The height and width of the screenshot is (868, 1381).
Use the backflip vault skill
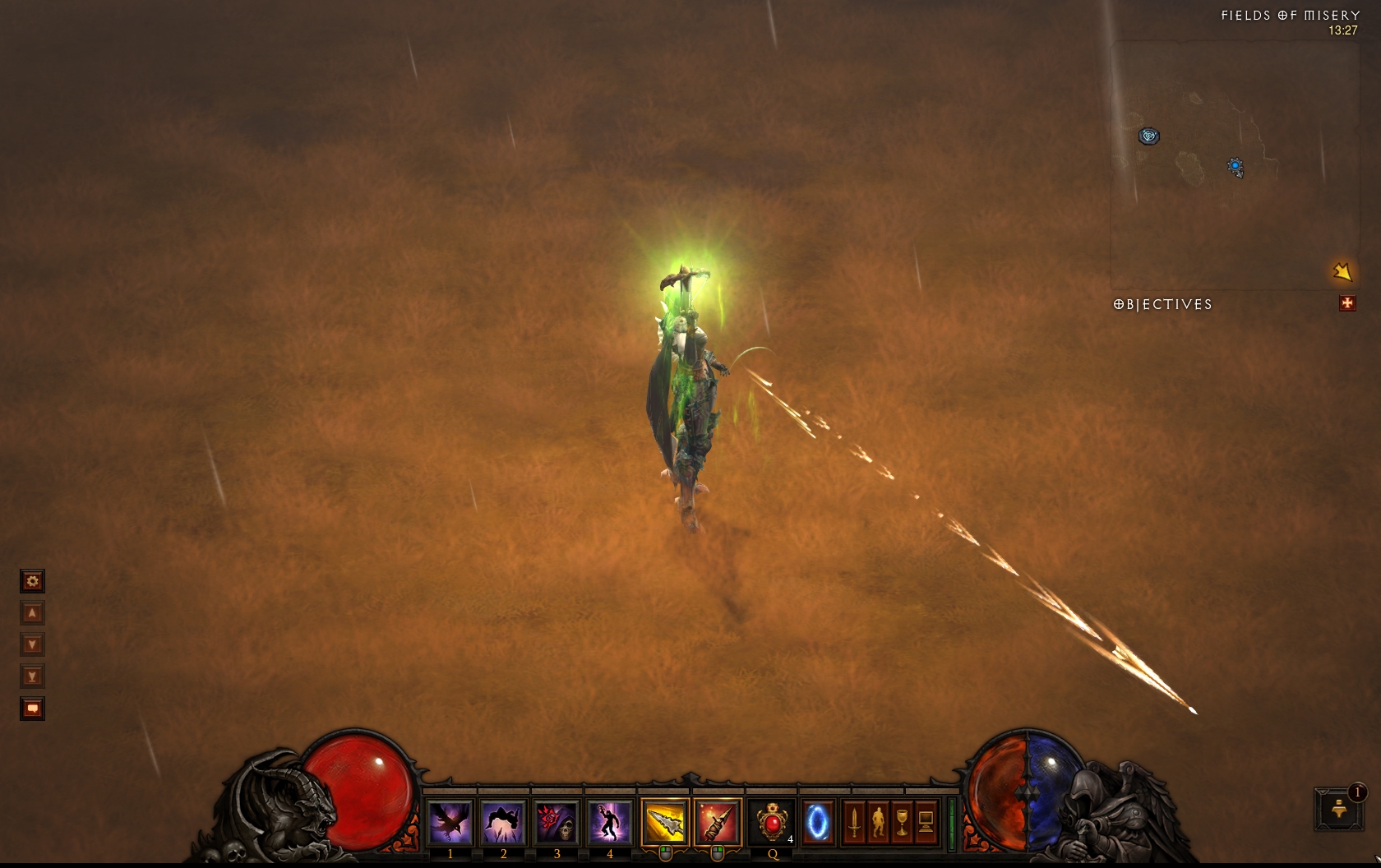[503, 821]
